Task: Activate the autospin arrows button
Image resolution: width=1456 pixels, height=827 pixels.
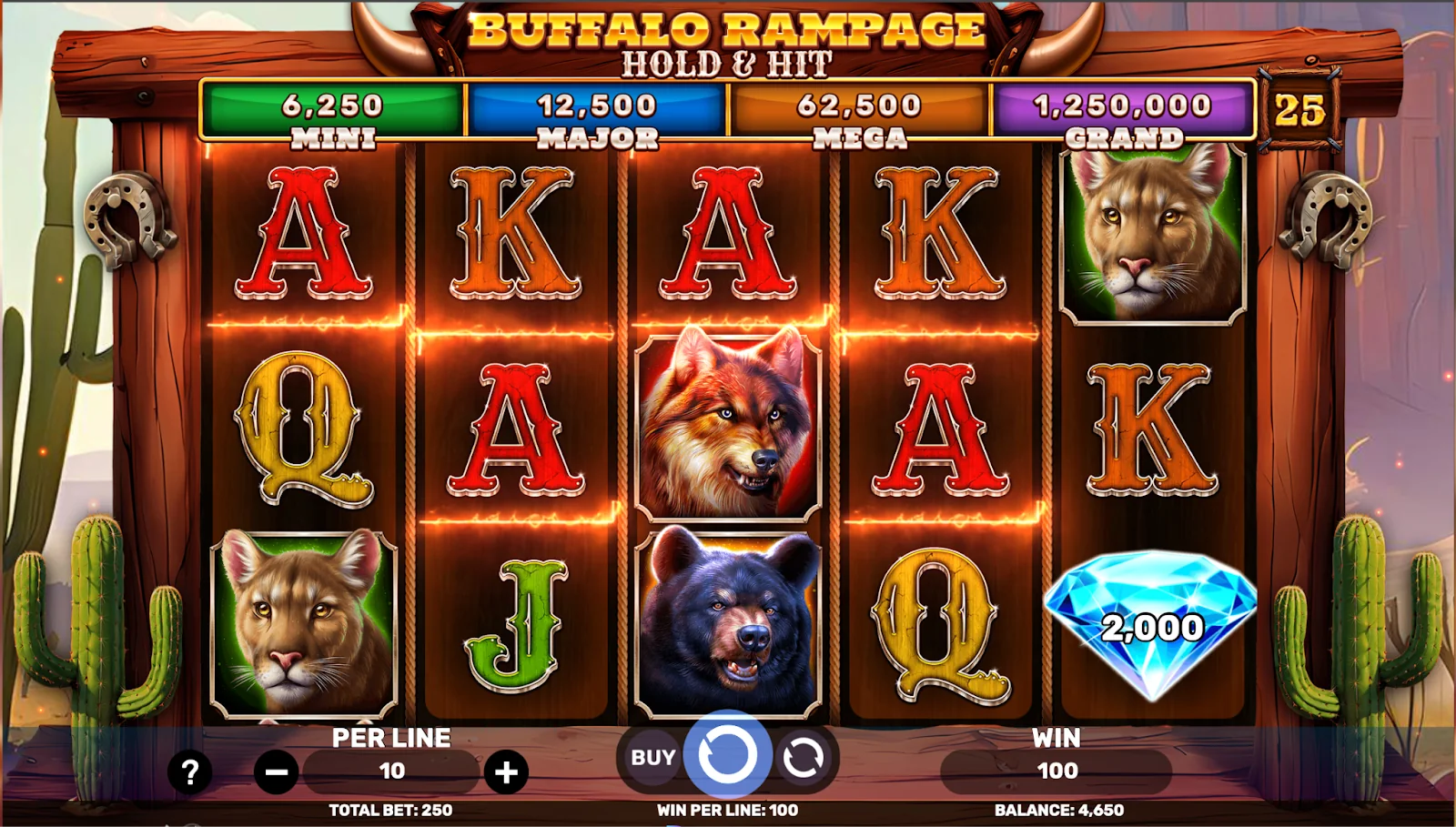Action: pyautogui.click(x=803, y=757)
